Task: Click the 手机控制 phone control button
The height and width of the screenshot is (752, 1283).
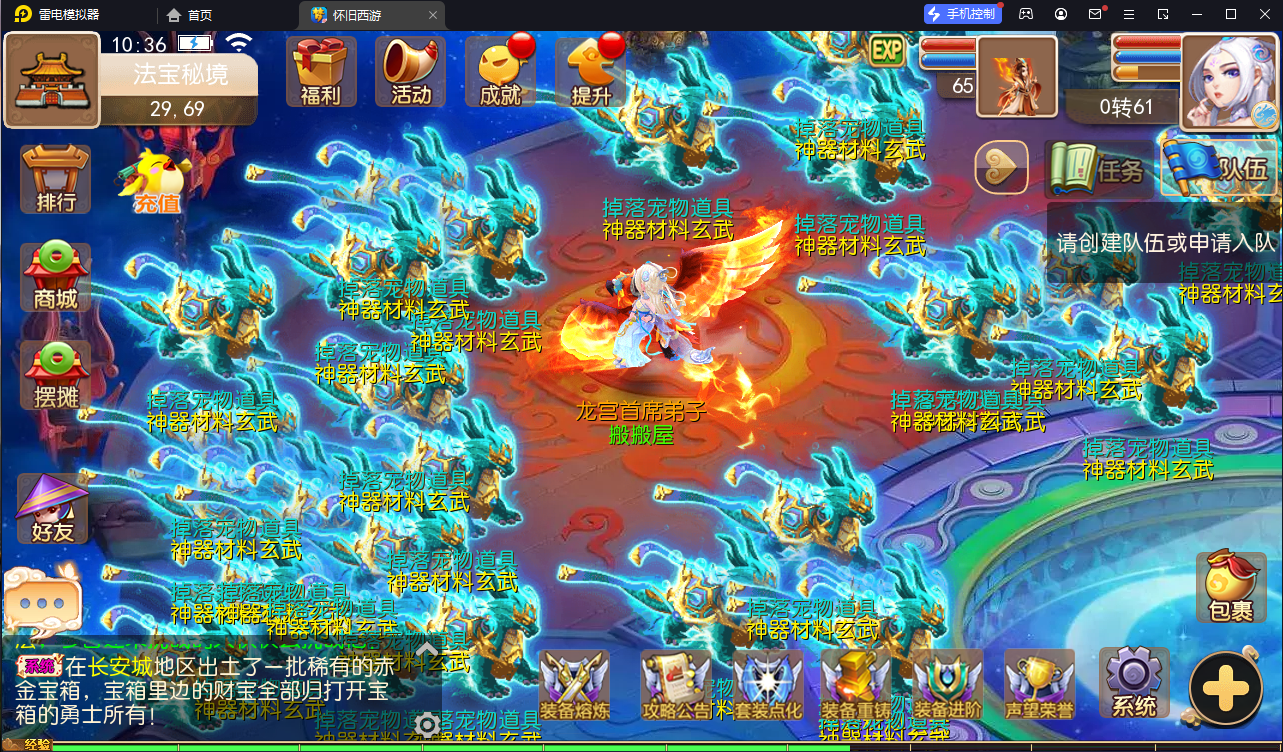Action: point(961,13)
